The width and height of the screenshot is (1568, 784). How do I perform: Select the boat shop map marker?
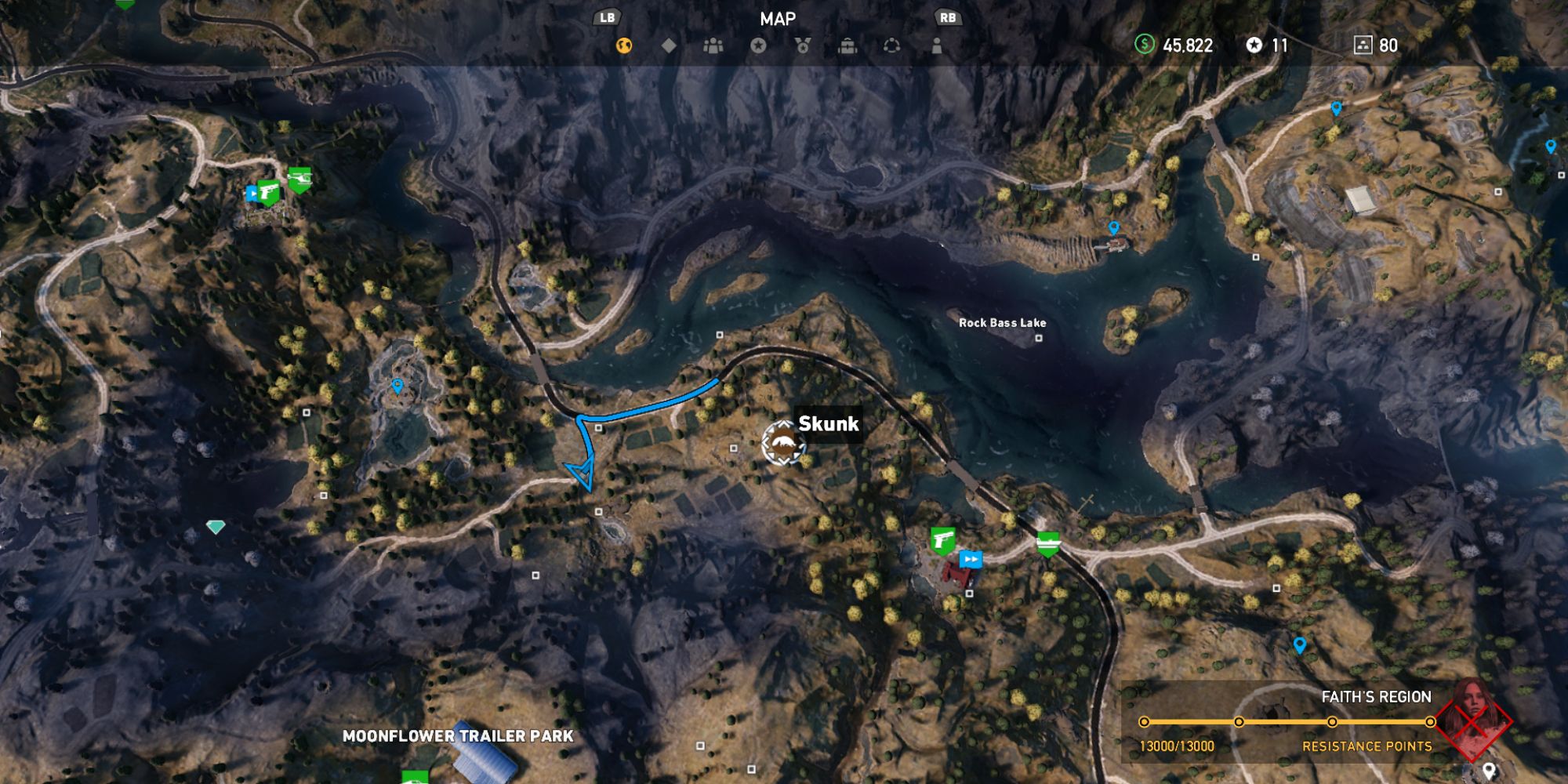pyautogui.click(x=1048, y=542)
